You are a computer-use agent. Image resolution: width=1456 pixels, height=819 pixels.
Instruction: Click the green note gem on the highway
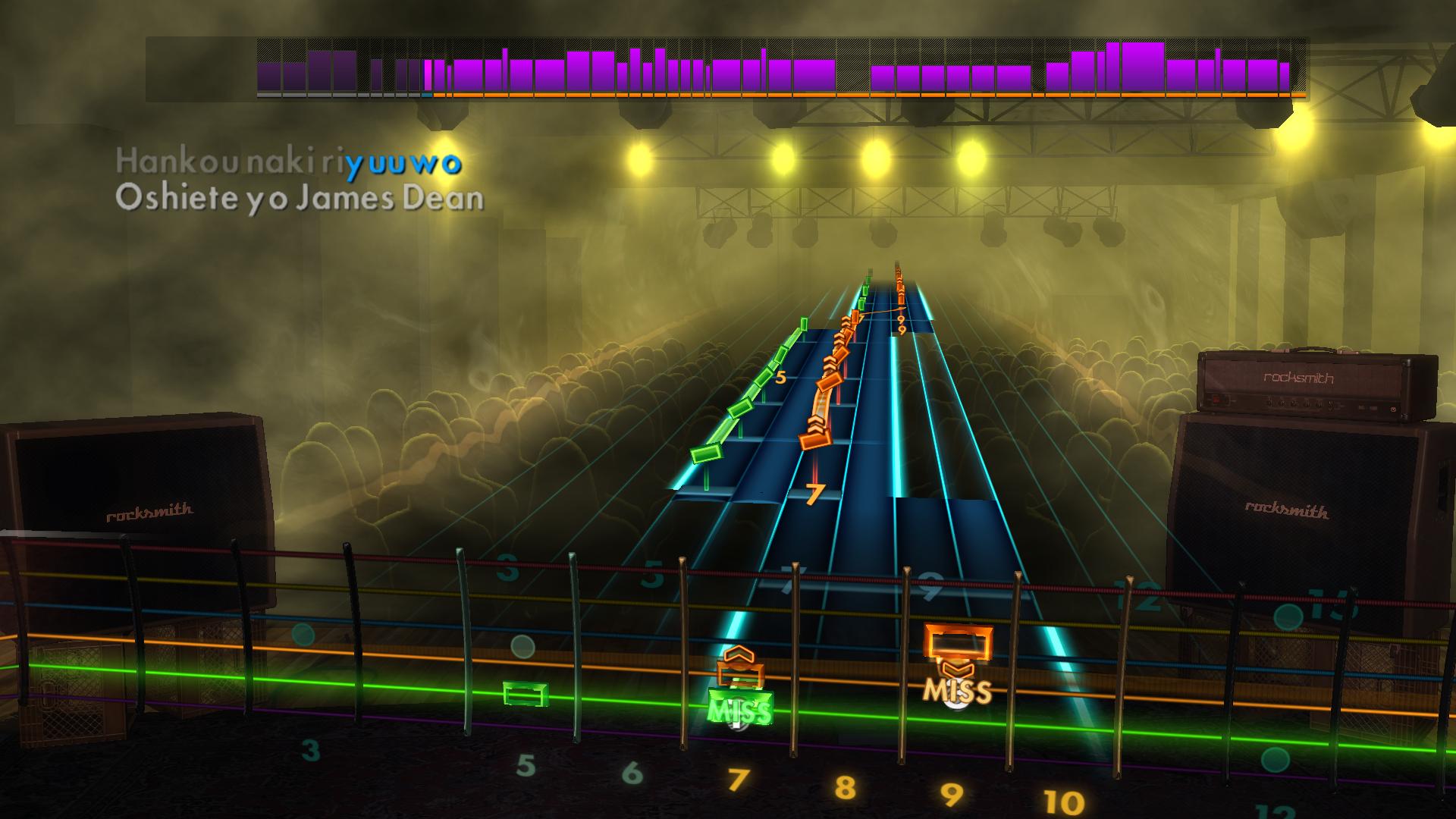point(704,455)
